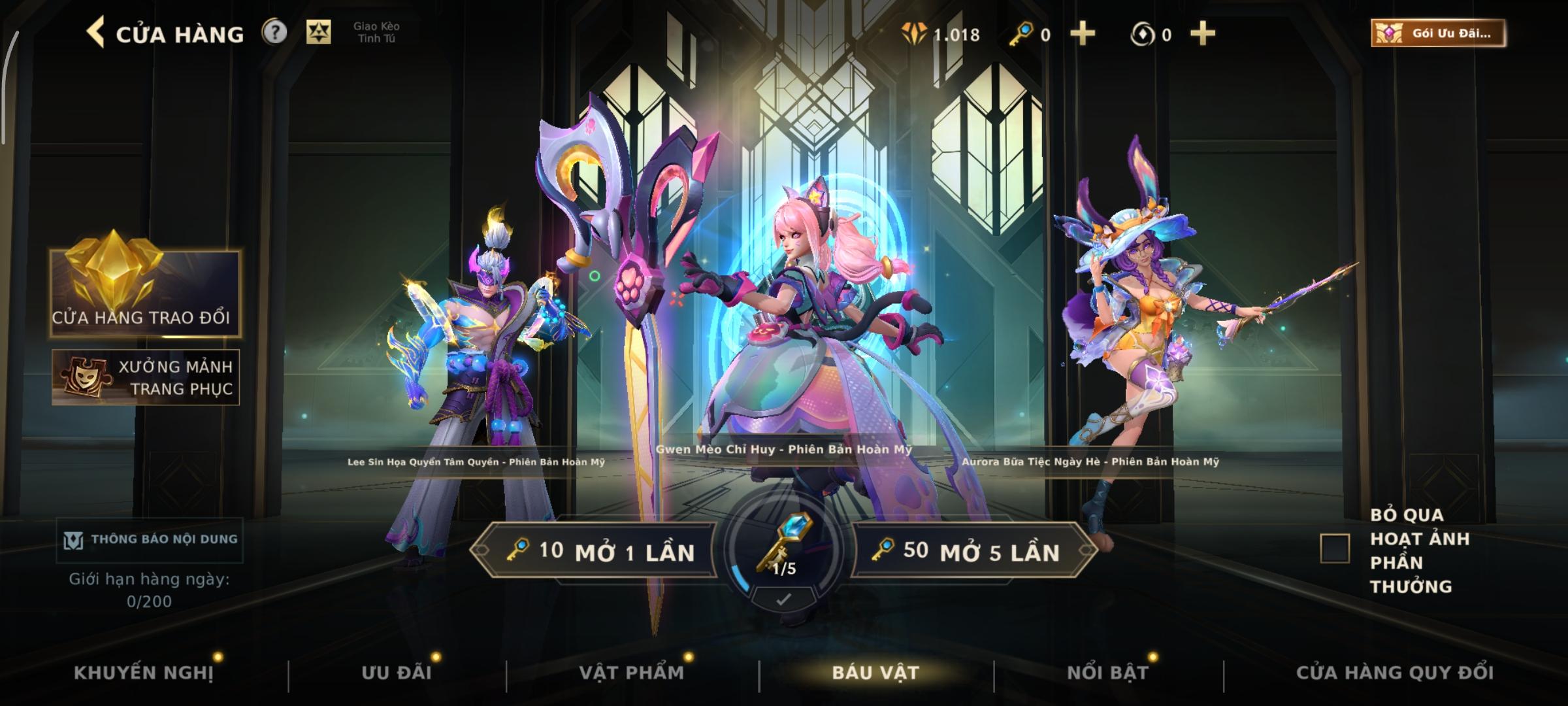Show Thông Báo Nội Dung notice
The width and height of the screenshot is (1568, 706).
point(150,539)
